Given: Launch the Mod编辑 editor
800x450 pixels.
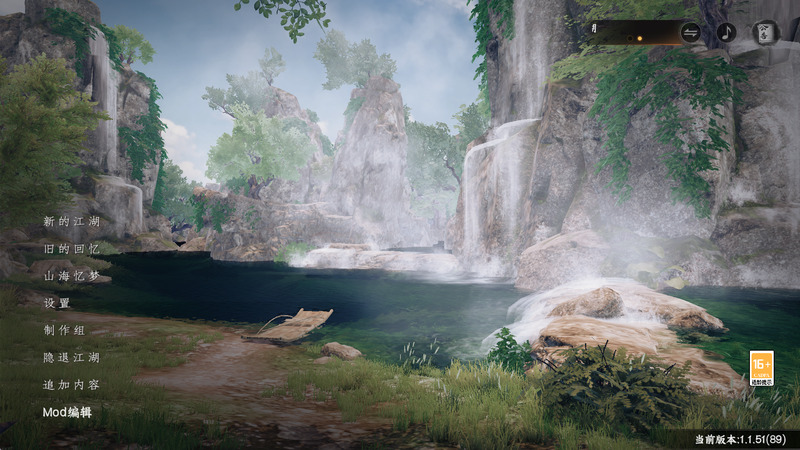Looking at the screenshot, I should 67,412.
